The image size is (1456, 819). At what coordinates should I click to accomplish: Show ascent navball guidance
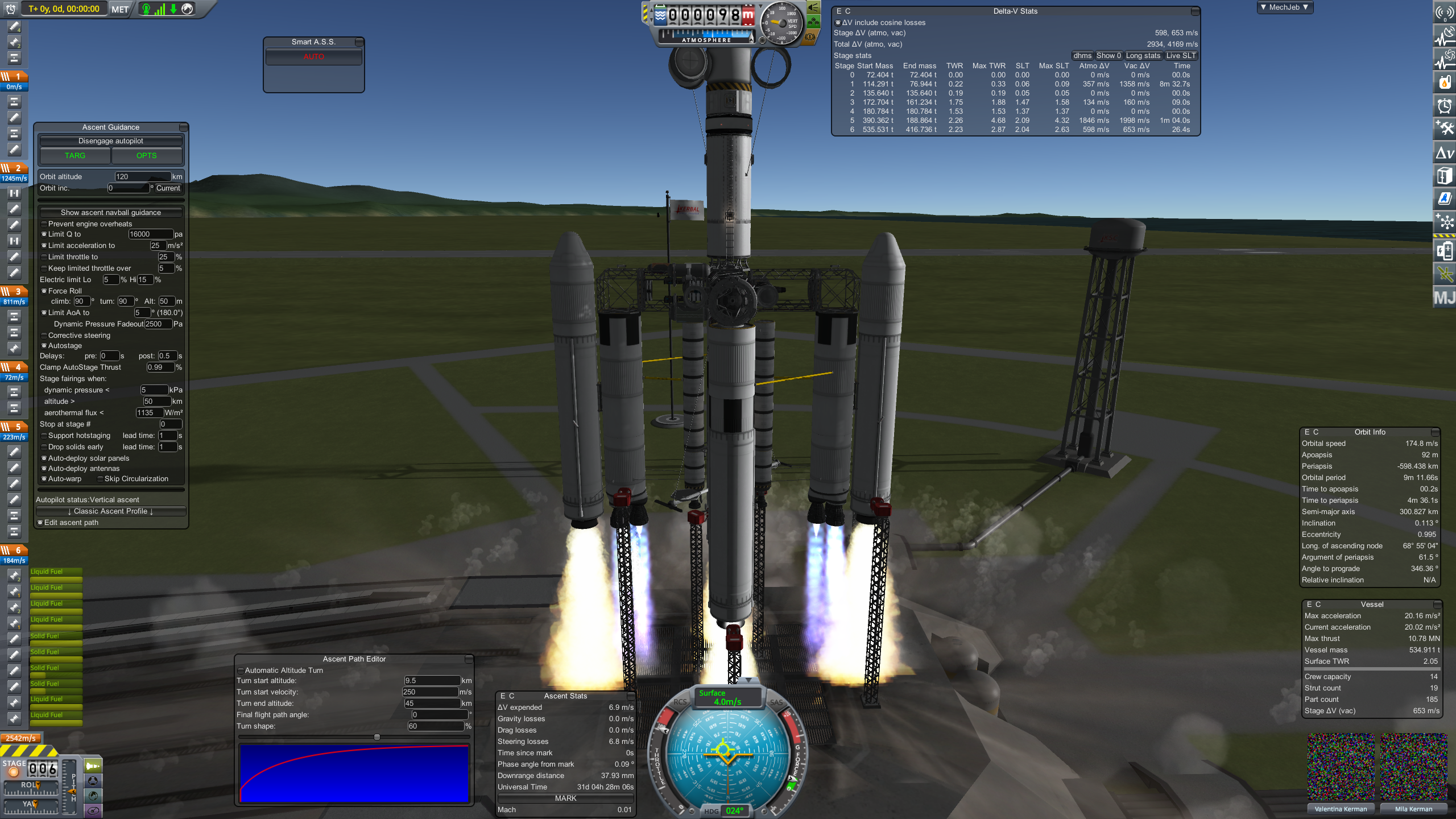(x=110, y=213)
